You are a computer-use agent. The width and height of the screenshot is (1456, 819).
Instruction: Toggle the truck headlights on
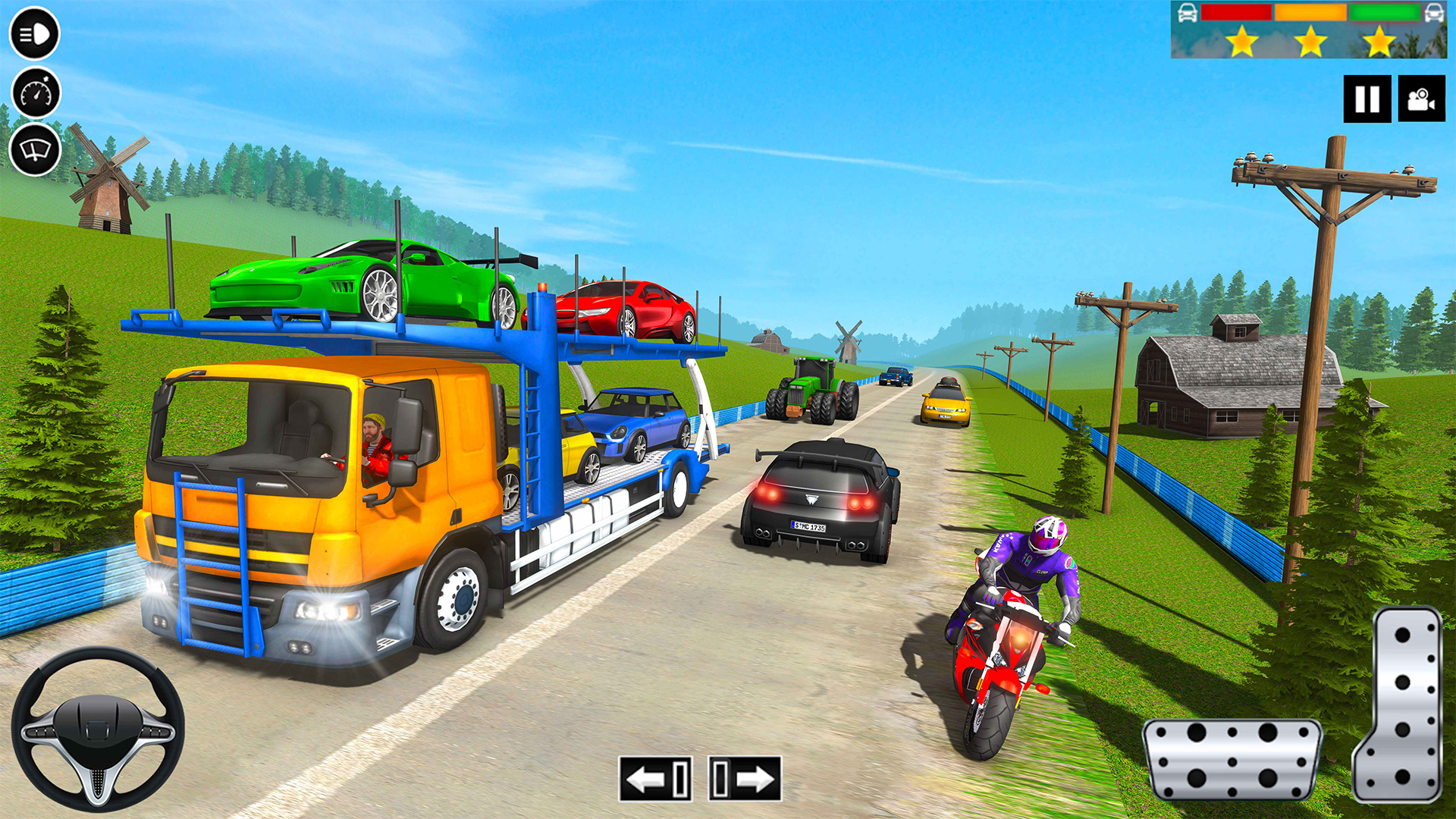[x=34, y=34]
